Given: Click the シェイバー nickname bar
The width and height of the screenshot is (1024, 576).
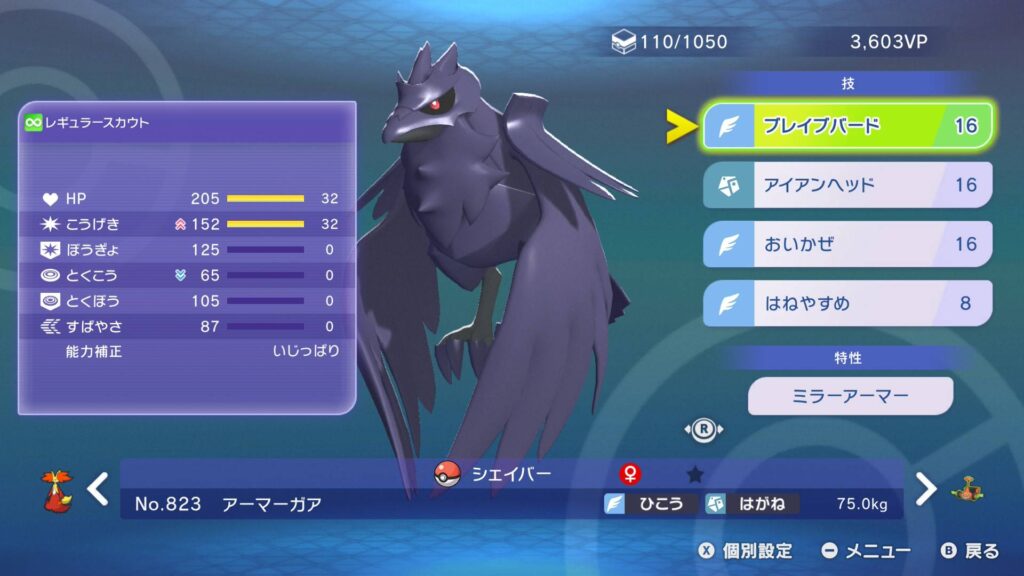Looking at the screenshot, I should (510, 474).
